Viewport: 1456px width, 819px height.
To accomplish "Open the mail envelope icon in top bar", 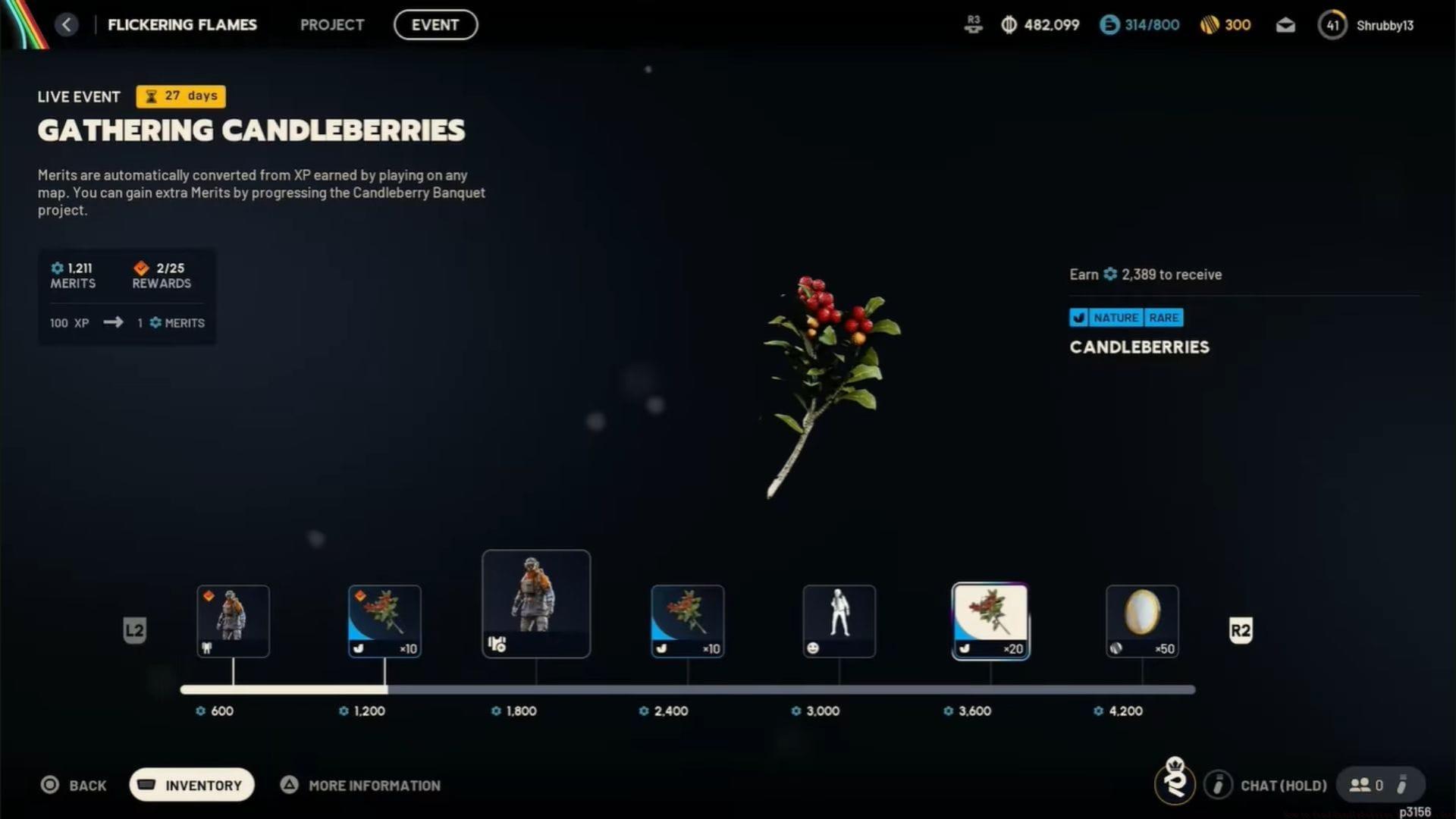I will click(1285, 24).
